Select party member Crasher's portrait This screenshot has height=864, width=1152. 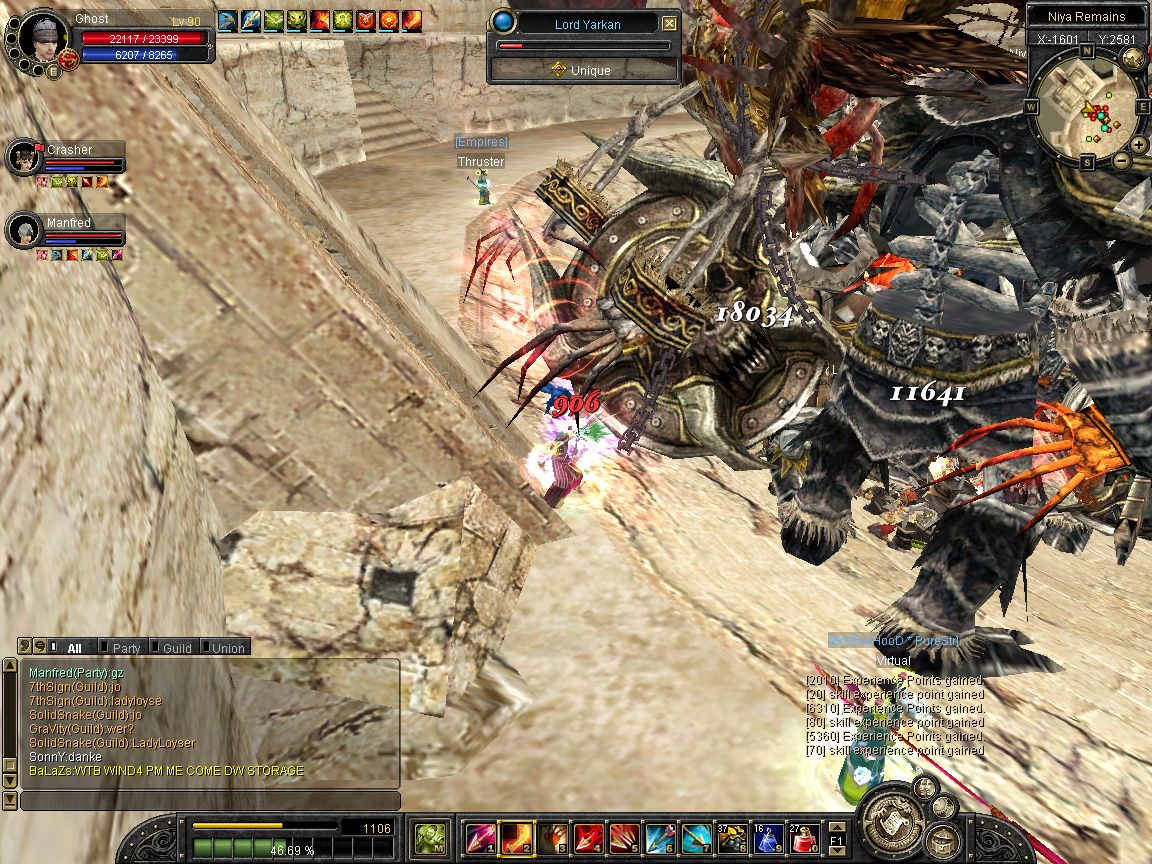pos(22,157)
